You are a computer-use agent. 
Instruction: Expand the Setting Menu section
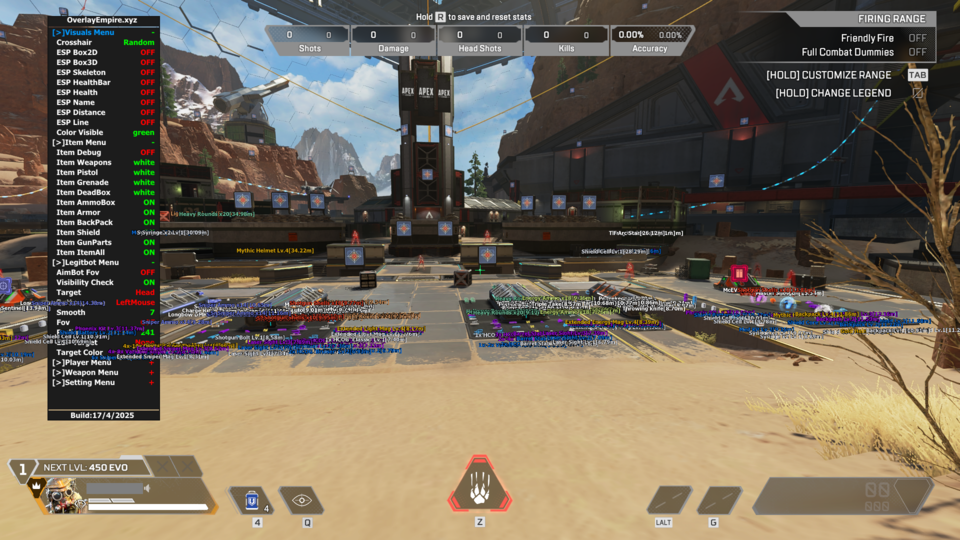[83, 382]
